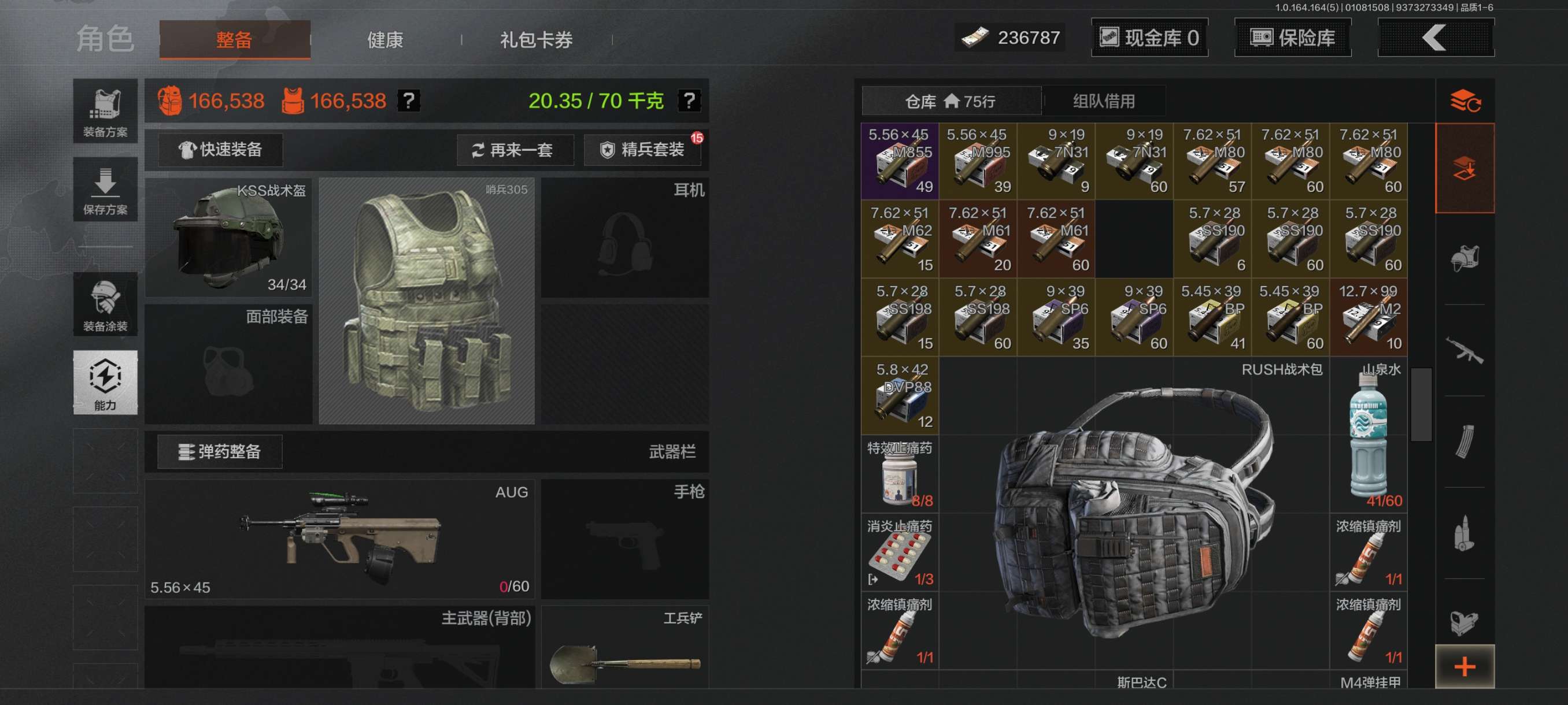Viewport: 1568px width, 705px height.
Task: Open the 装备涂装 skins panel
Action: (x=105, y=304)
